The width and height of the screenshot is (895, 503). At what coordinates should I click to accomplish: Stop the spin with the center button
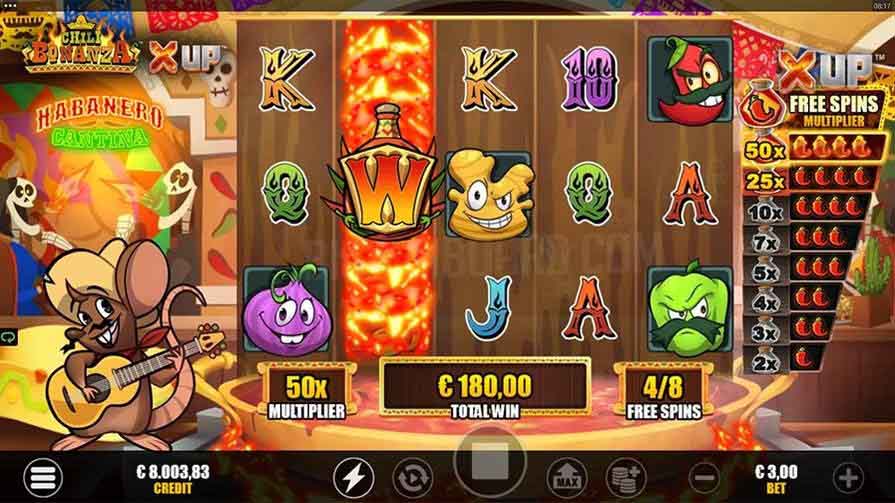tap(492, 468)
